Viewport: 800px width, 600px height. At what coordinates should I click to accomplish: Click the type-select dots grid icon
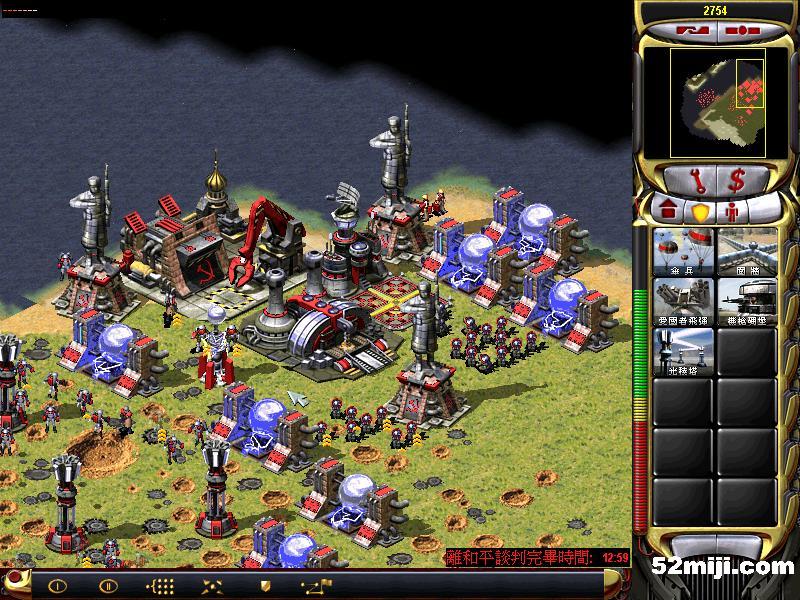pos(160,585)
